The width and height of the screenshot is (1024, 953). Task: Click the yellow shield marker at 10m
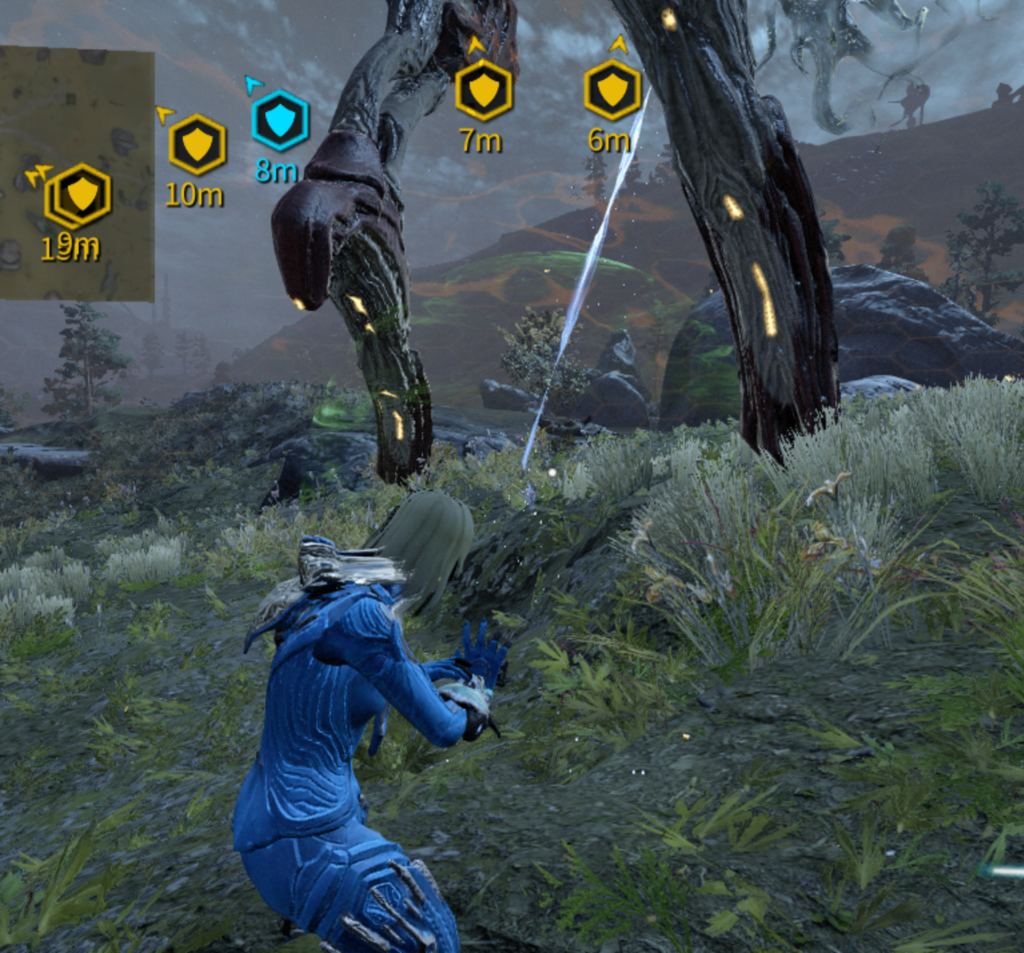click(x=197, y=145)
